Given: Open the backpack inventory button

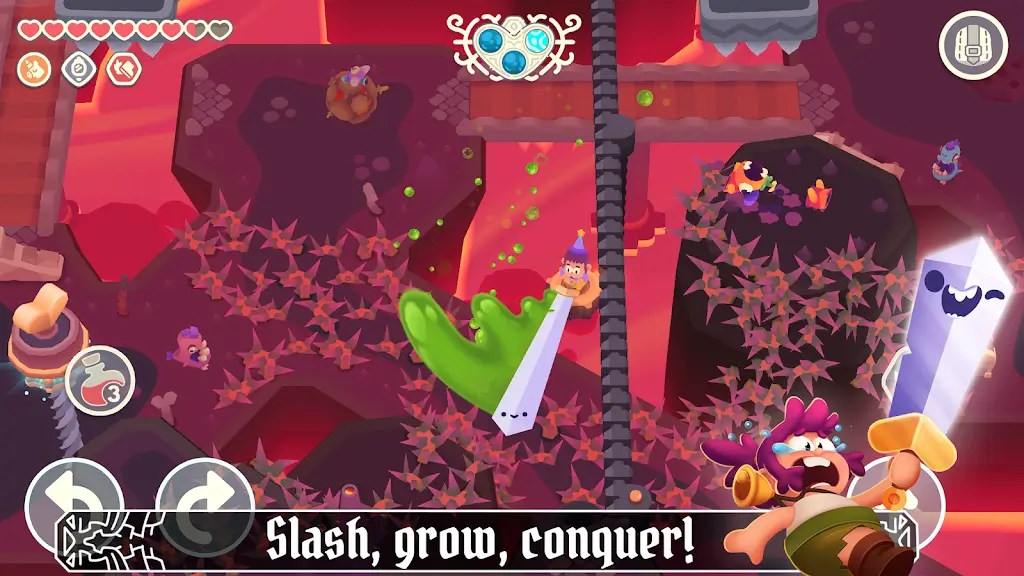Looking at the screenshot, I should pyautogui.click(x=973, y=45).
